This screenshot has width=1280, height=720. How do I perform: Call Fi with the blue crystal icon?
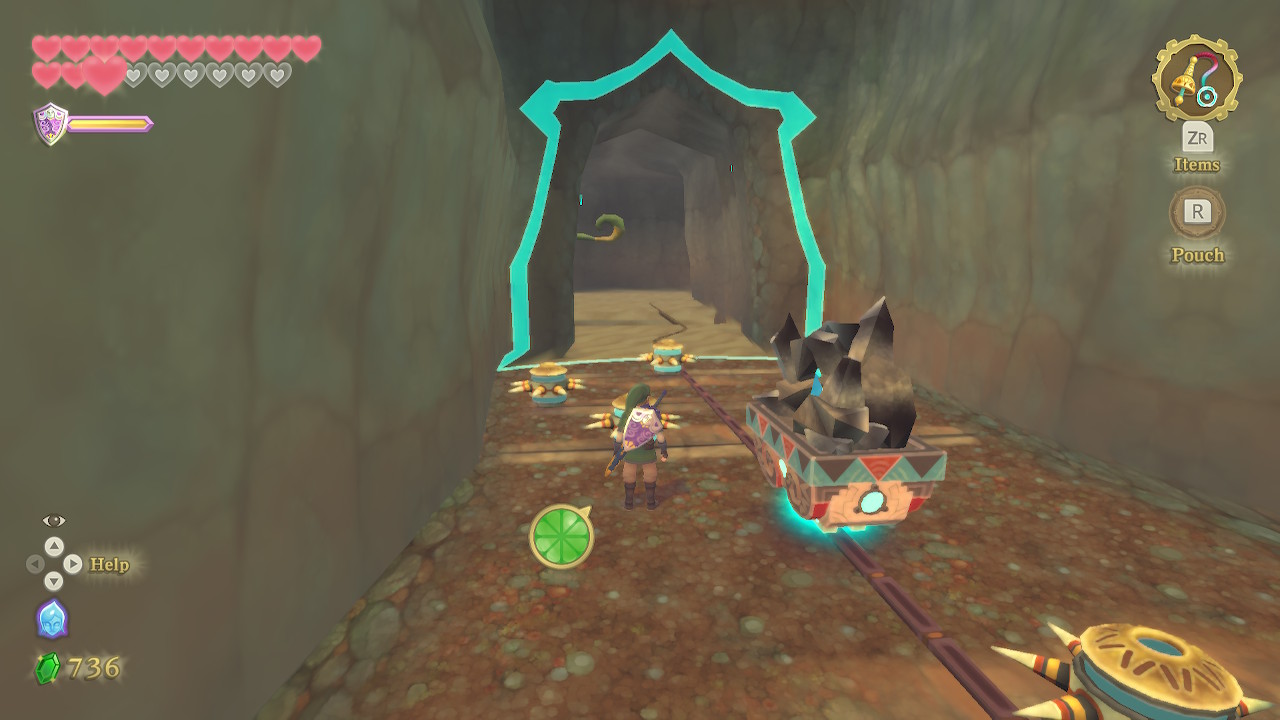[52, 619]
